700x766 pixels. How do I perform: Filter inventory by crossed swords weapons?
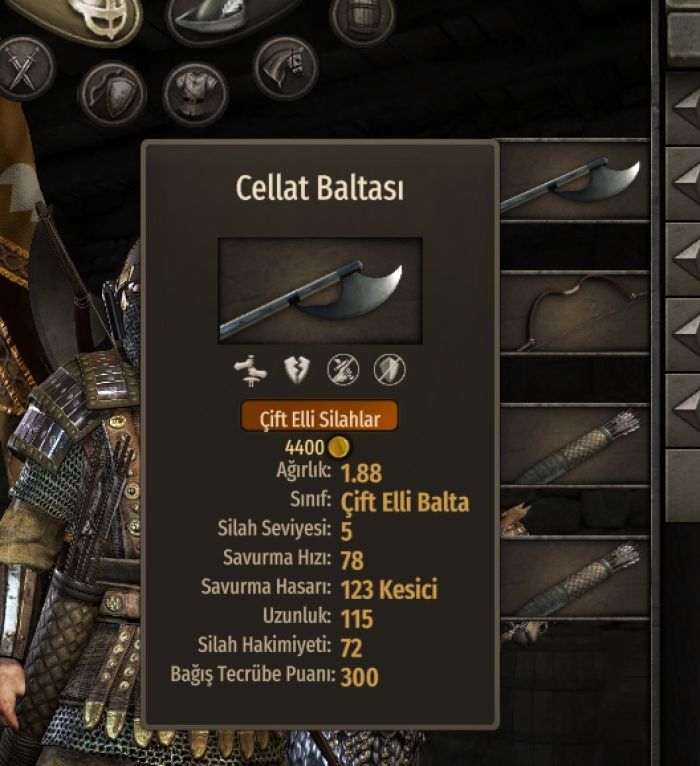pyautogui.click(x=22, y=68)
